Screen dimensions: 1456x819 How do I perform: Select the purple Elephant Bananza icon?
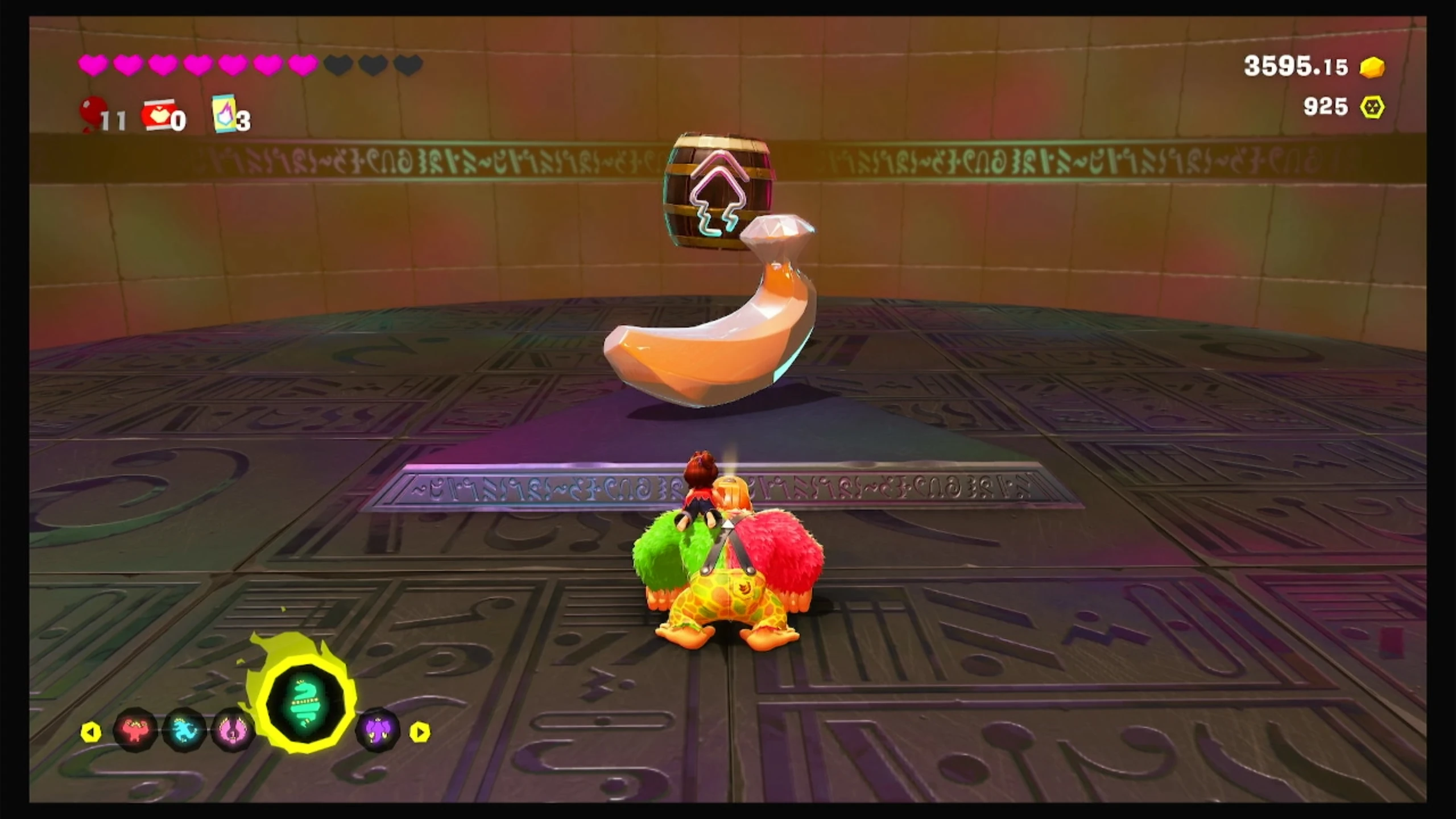click(377, 729)
